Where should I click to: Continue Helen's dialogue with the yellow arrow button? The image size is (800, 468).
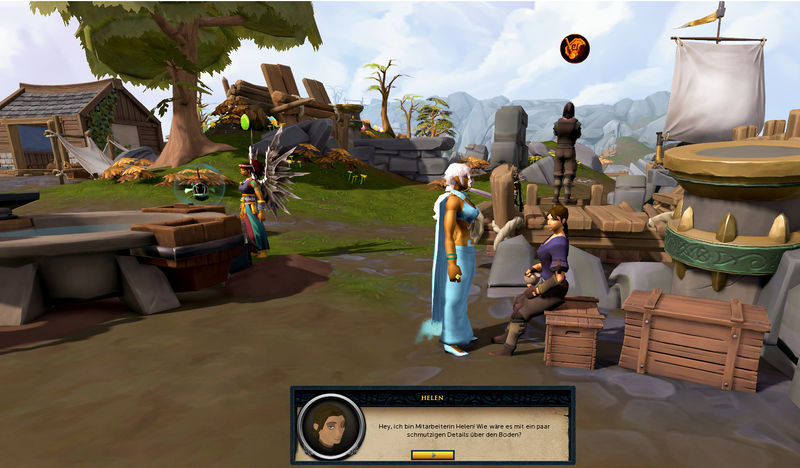coord(432,454)
